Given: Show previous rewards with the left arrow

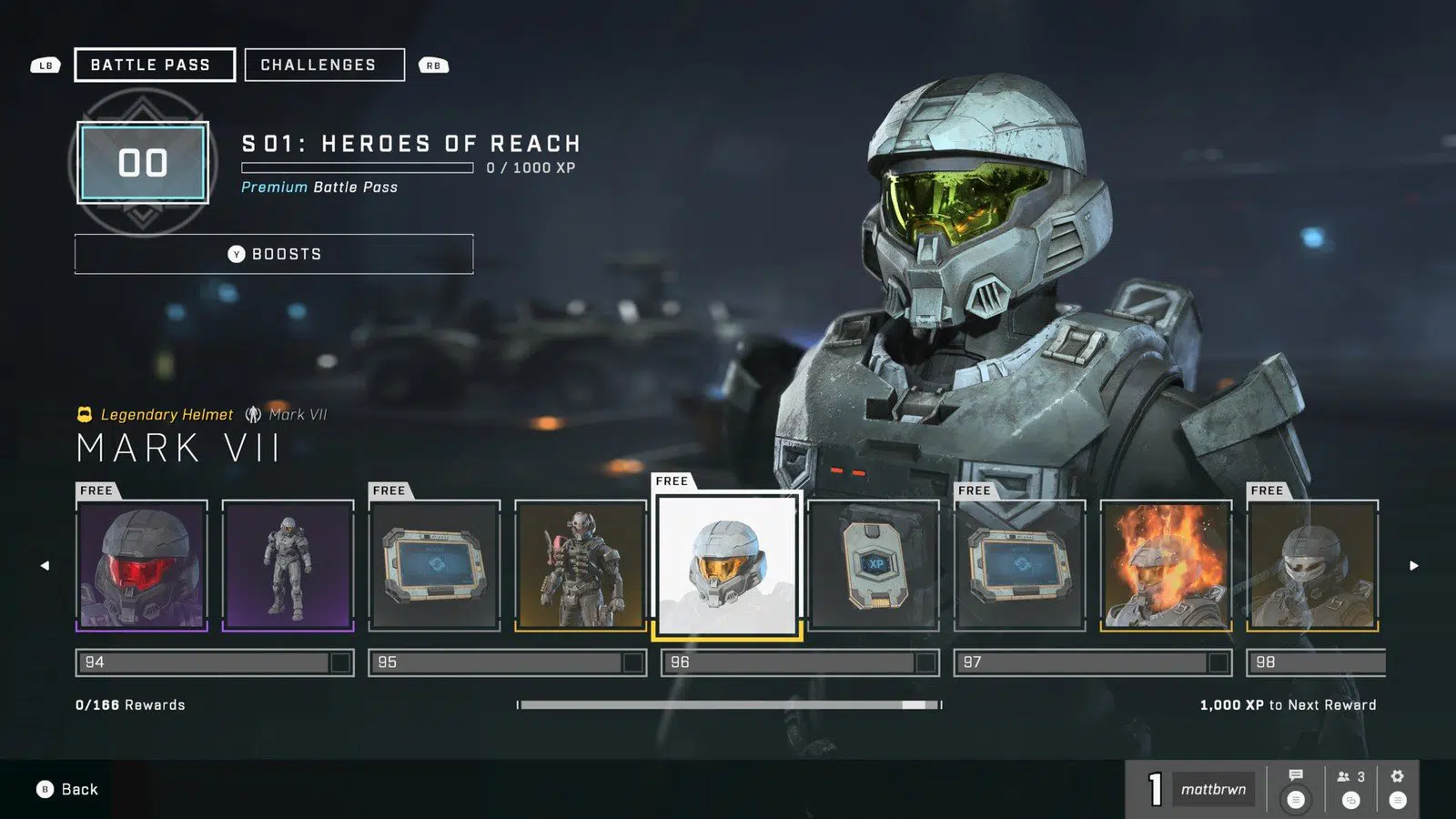Looking at the screenshot, I should [45, 565].
